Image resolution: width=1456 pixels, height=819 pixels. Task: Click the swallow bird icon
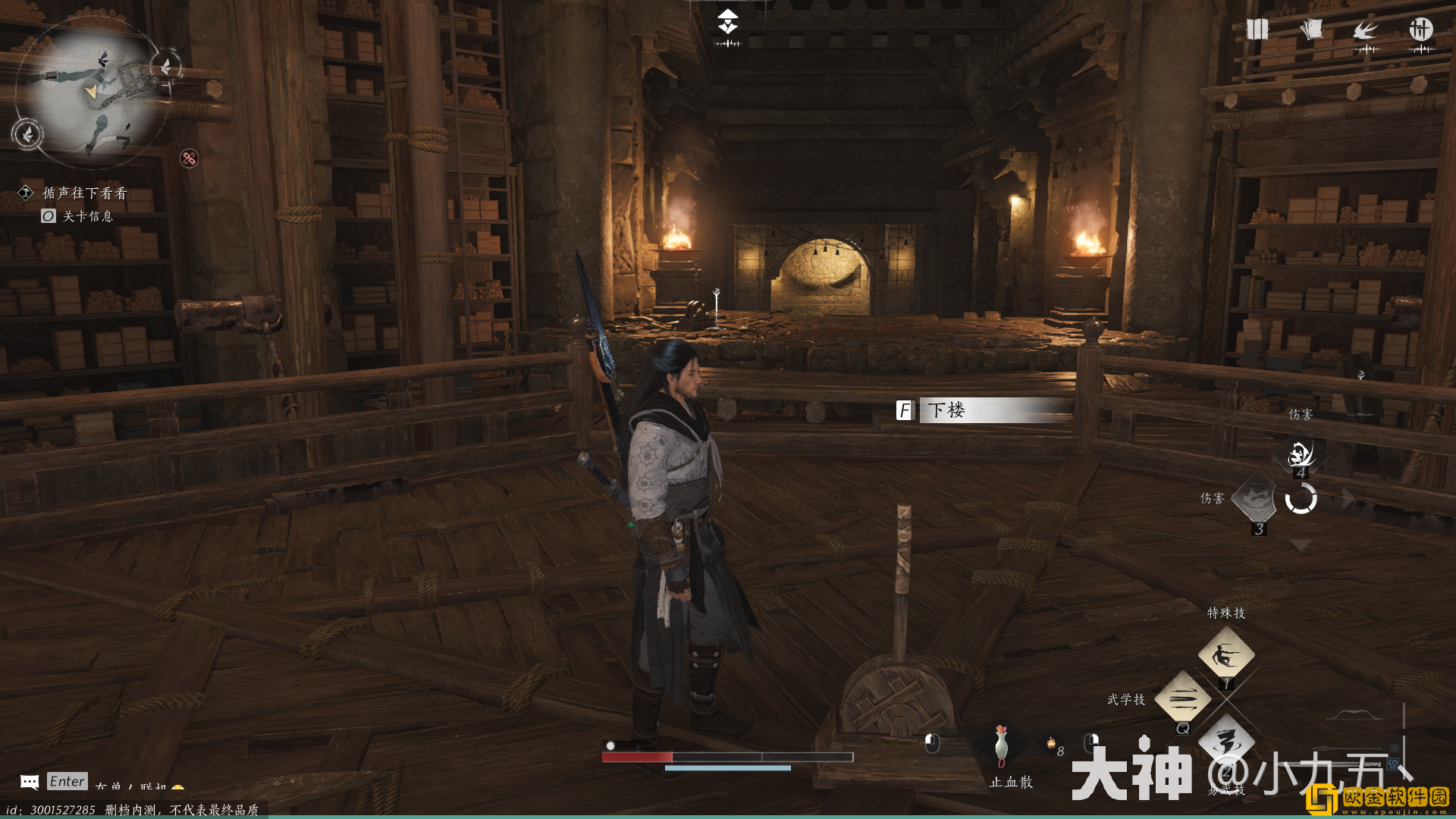tap(1366, 31)
